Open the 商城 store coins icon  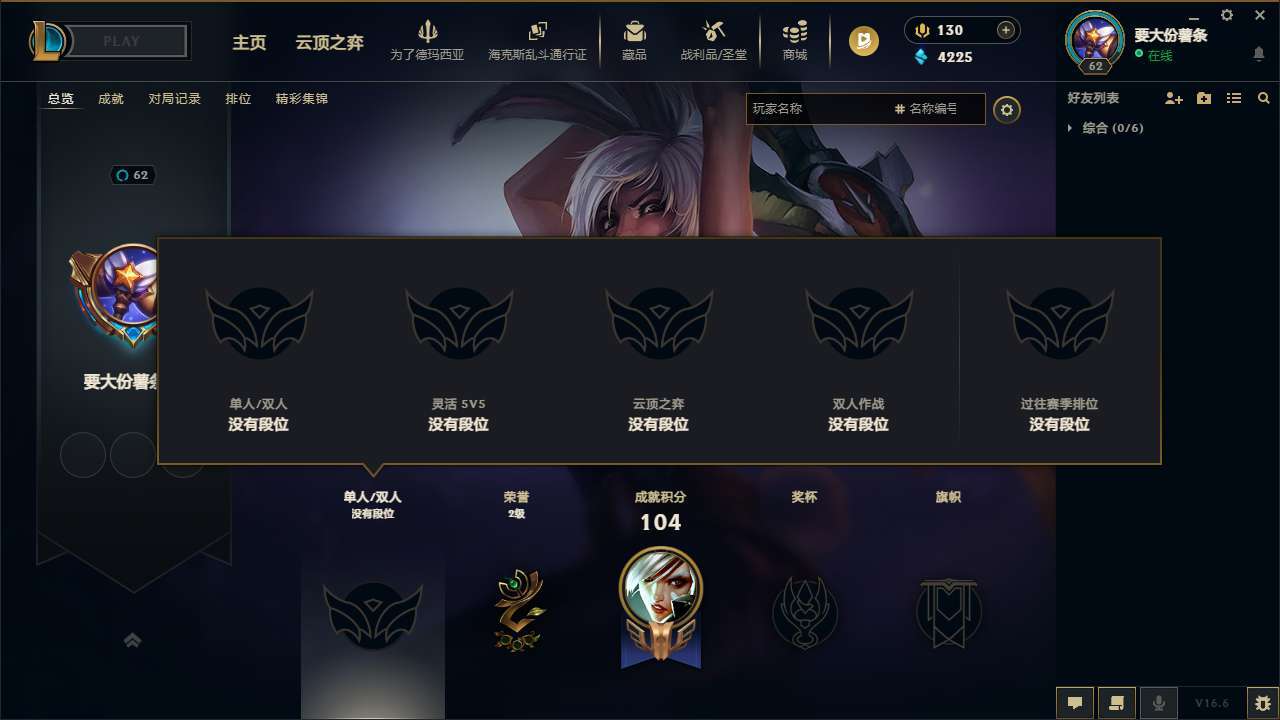[795, 30]
